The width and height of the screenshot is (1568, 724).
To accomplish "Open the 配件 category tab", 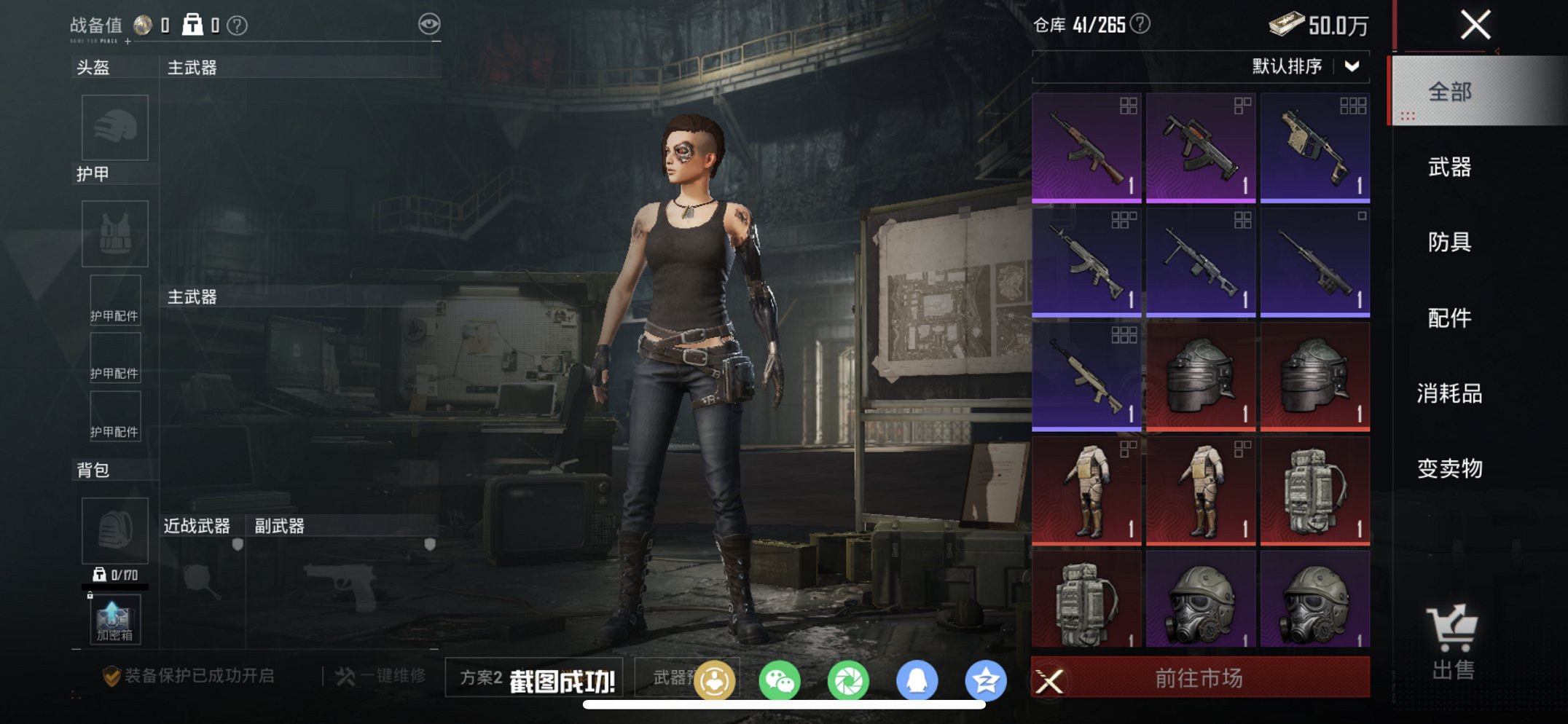I will [1449, 318].
